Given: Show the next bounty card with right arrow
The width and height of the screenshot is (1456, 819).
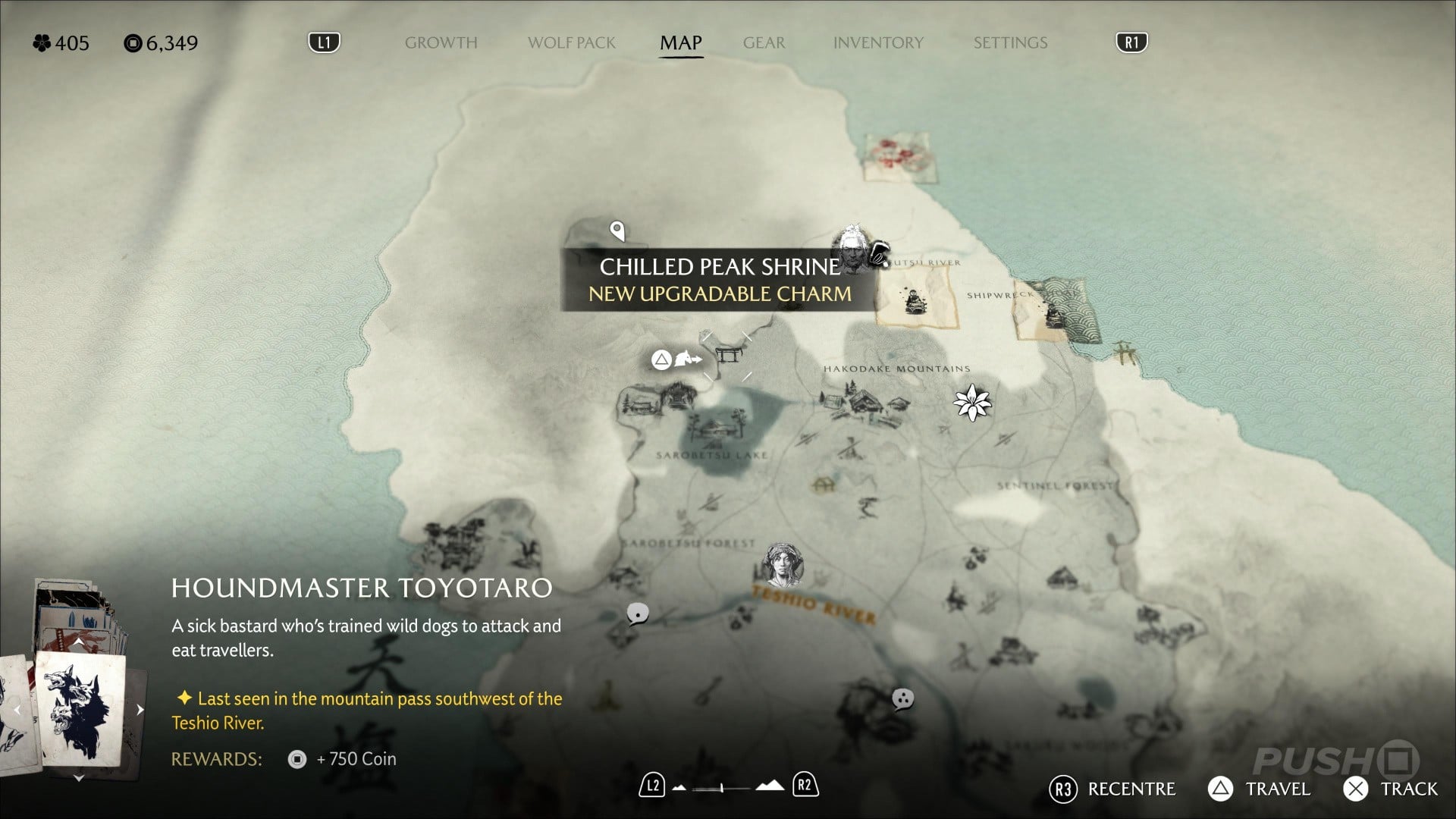Looking at the screenshot, I should pyautogui.click(x=140, y=710).
